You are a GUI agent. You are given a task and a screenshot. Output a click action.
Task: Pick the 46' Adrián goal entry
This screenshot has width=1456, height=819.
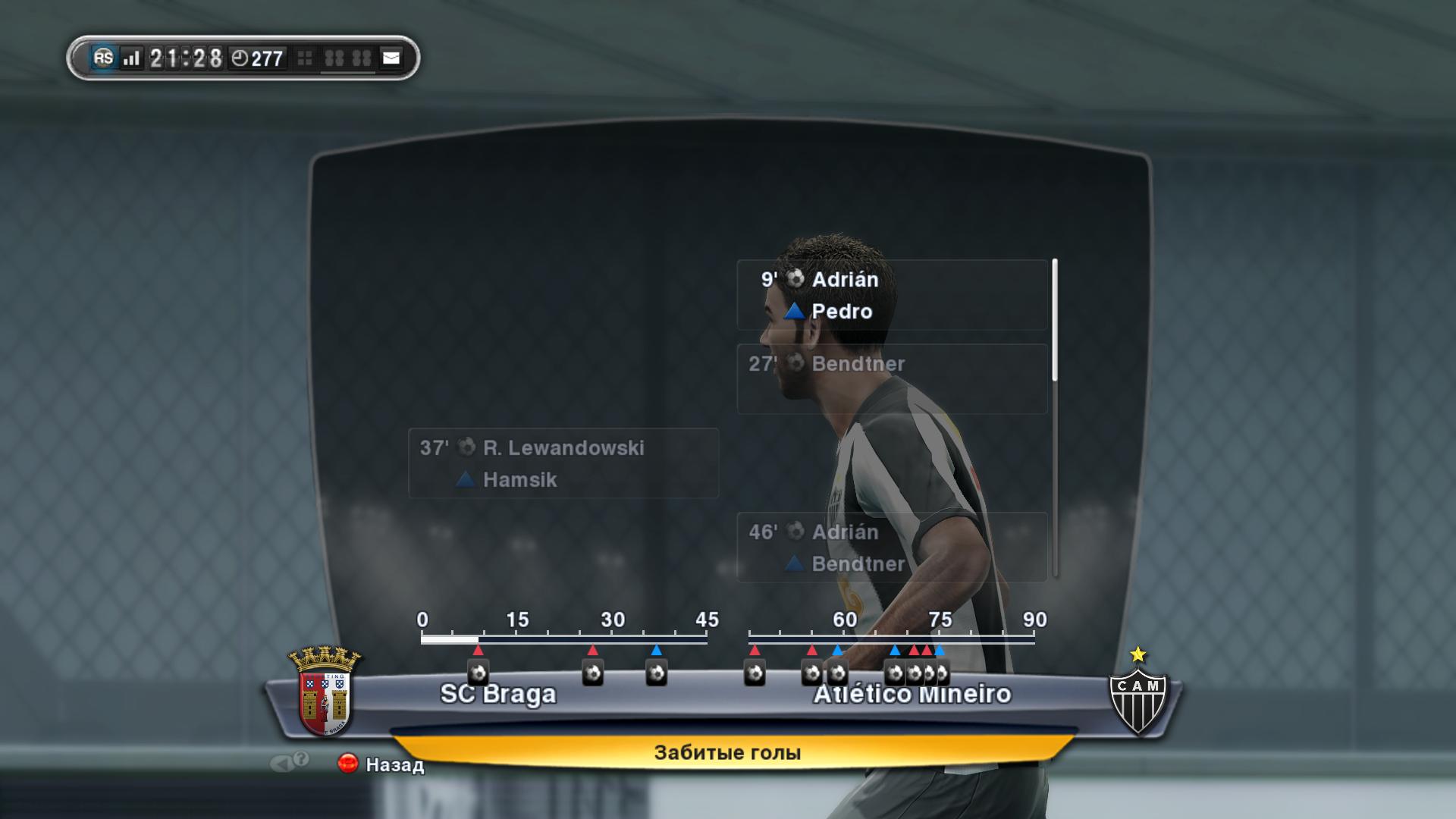pyautogui.click(x=891, y=547)
